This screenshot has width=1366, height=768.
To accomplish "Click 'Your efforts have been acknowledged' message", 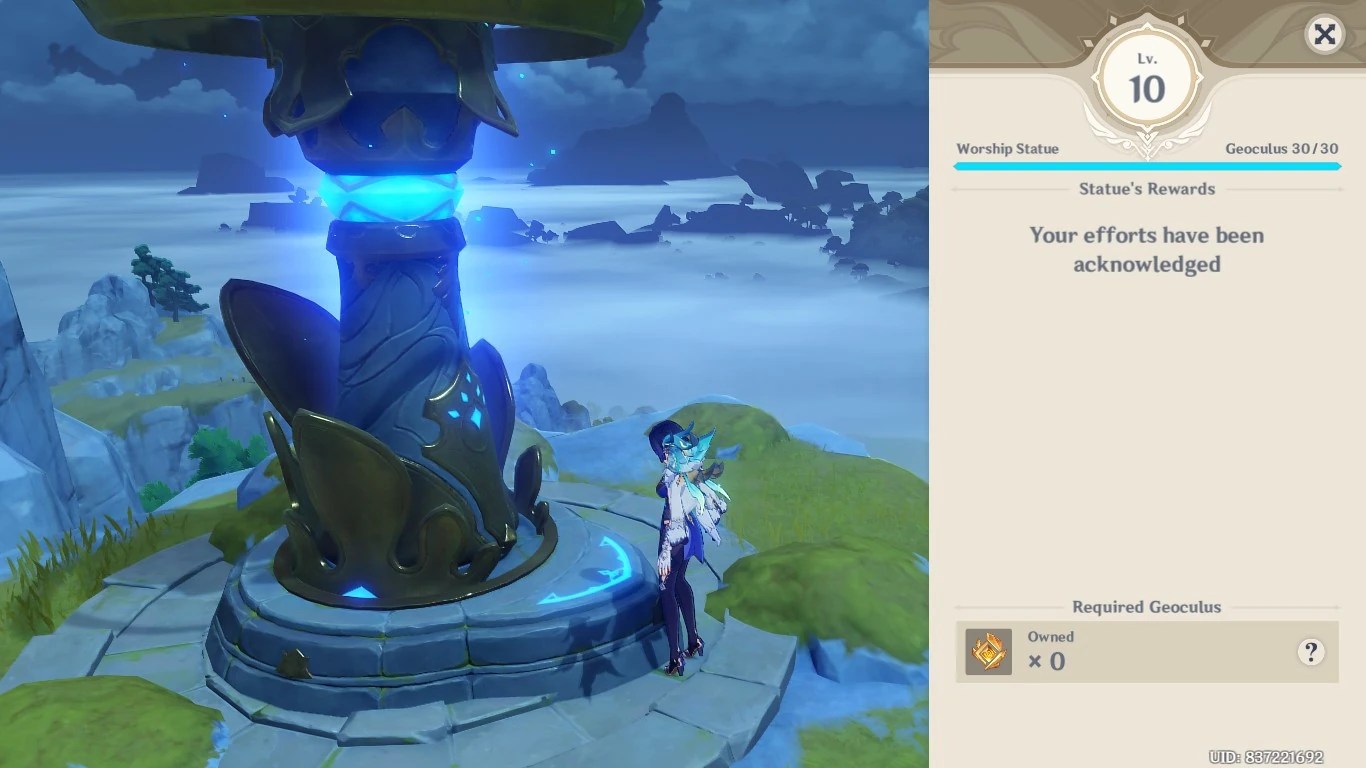I will coord(1146,249).
